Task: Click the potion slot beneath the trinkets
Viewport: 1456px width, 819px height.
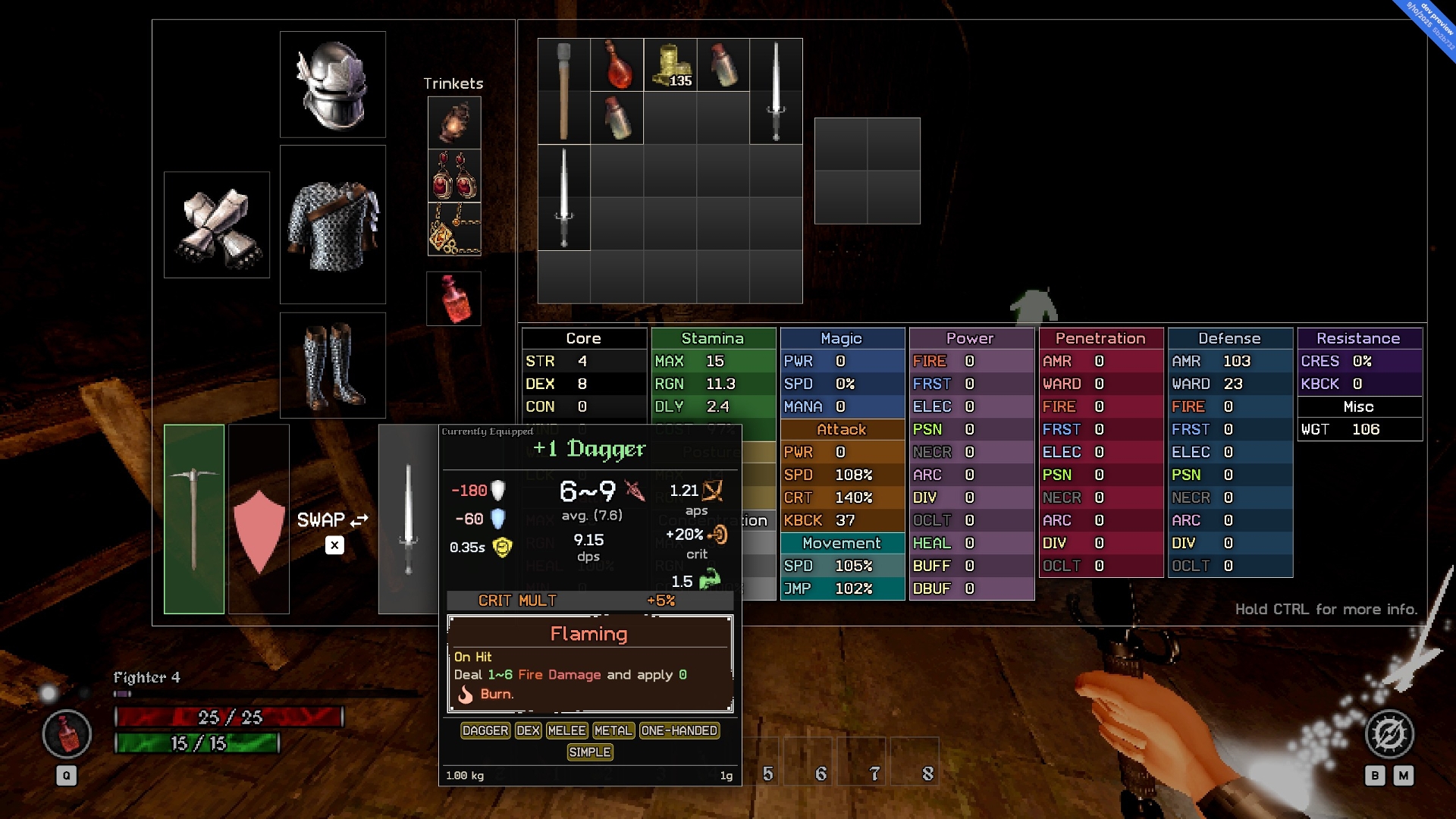Action: (x=453, y=299)
